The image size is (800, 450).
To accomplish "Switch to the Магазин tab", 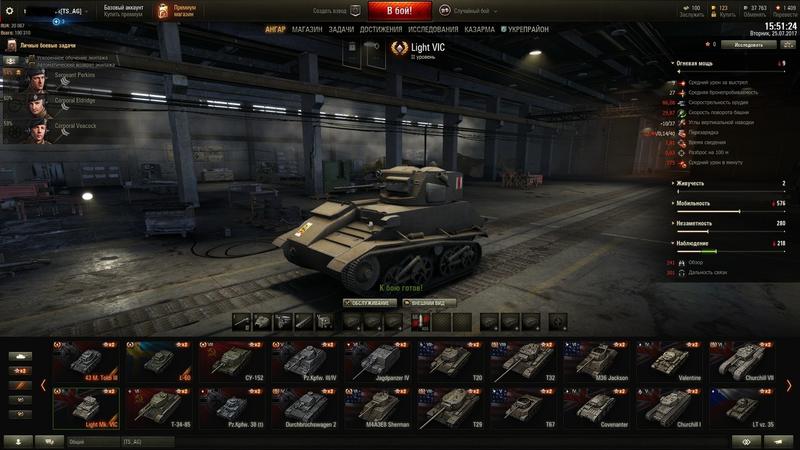I will 308,30.
